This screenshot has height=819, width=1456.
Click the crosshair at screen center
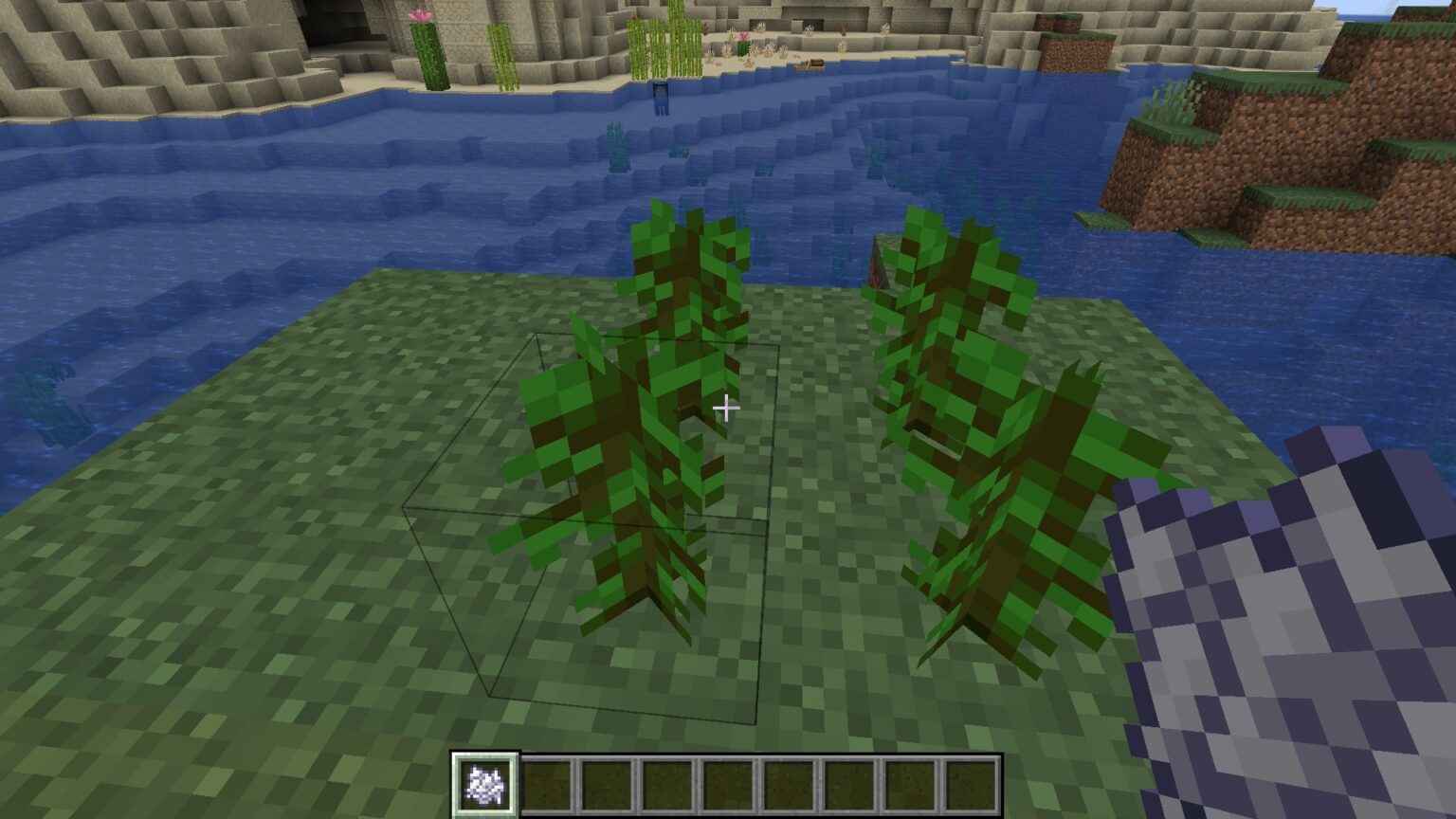pyautogui.click(x=728, y=408)
